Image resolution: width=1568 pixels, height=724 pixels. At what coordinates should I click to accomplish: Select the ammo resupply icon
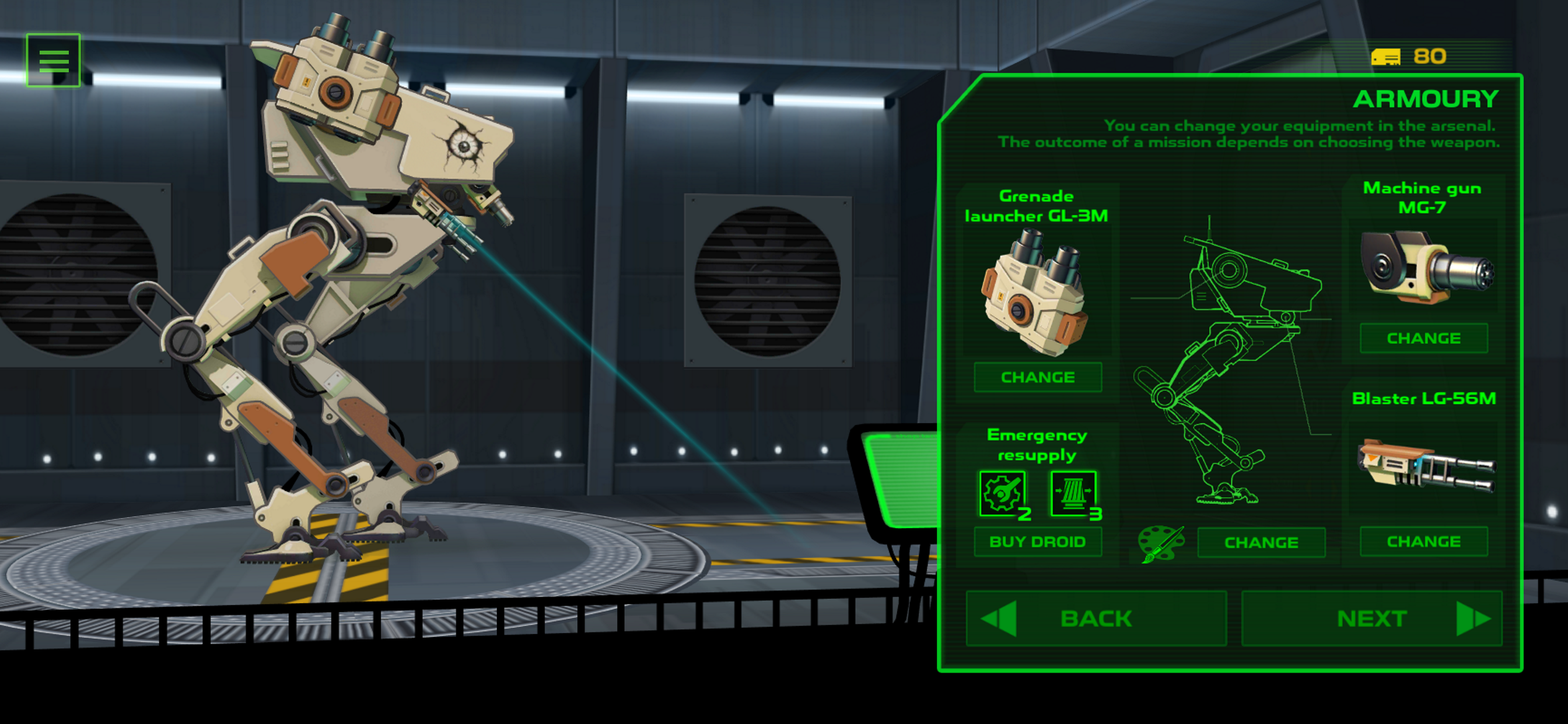[1073, 493]
